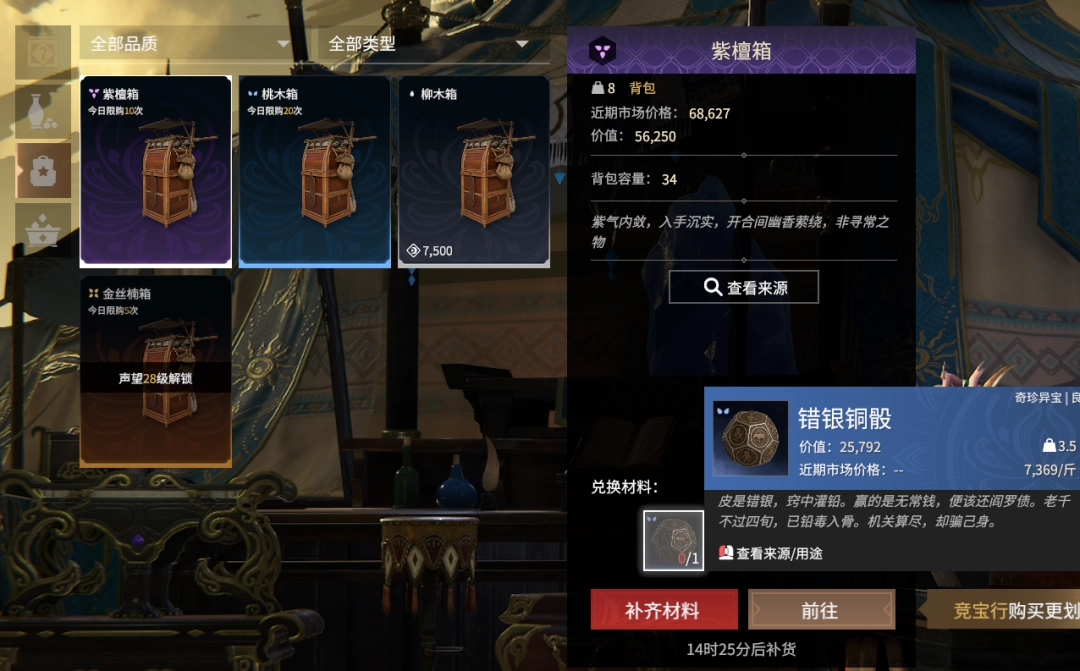Select the 错银铜骰 exchange material slot
The width and height of the screenshot is (1080, 671).
click(673, 541)
